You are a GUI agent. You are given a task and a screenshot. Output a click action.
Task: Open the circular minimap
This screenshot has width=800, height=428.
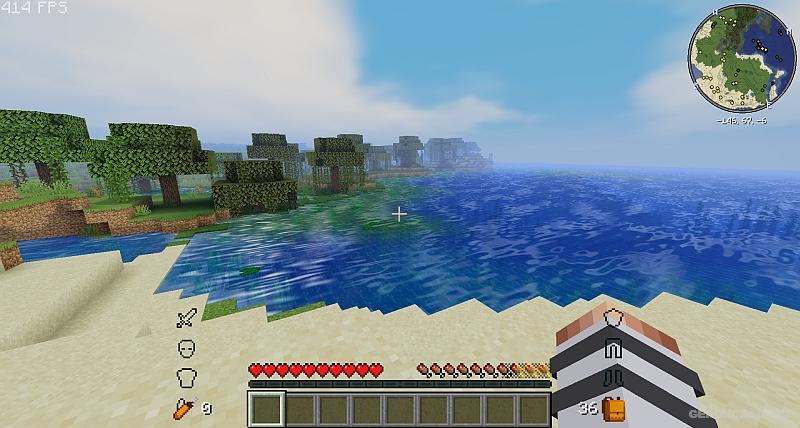741,58
